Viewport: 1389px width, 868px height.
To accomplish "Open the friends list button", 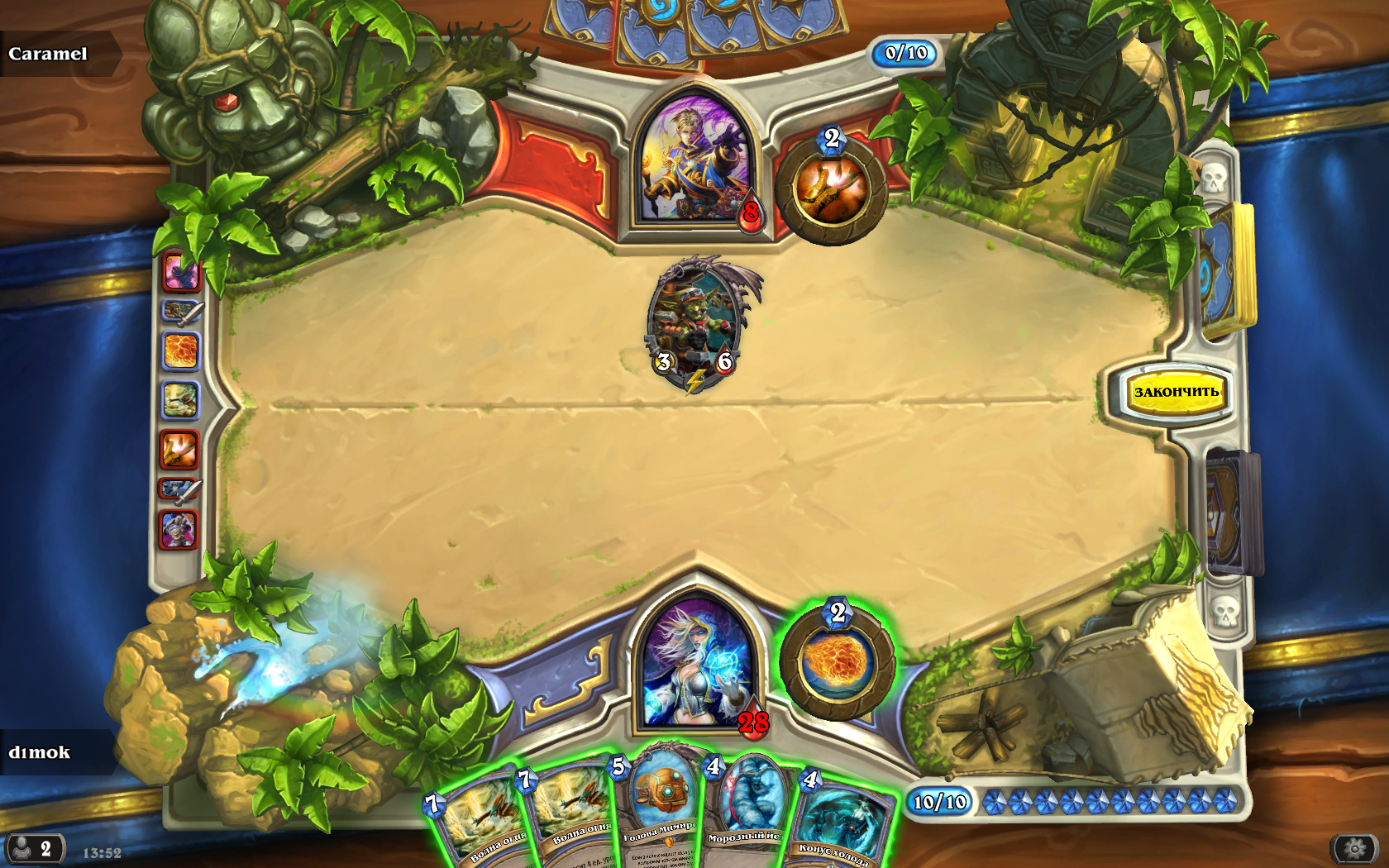I will (x=35, y=849).
